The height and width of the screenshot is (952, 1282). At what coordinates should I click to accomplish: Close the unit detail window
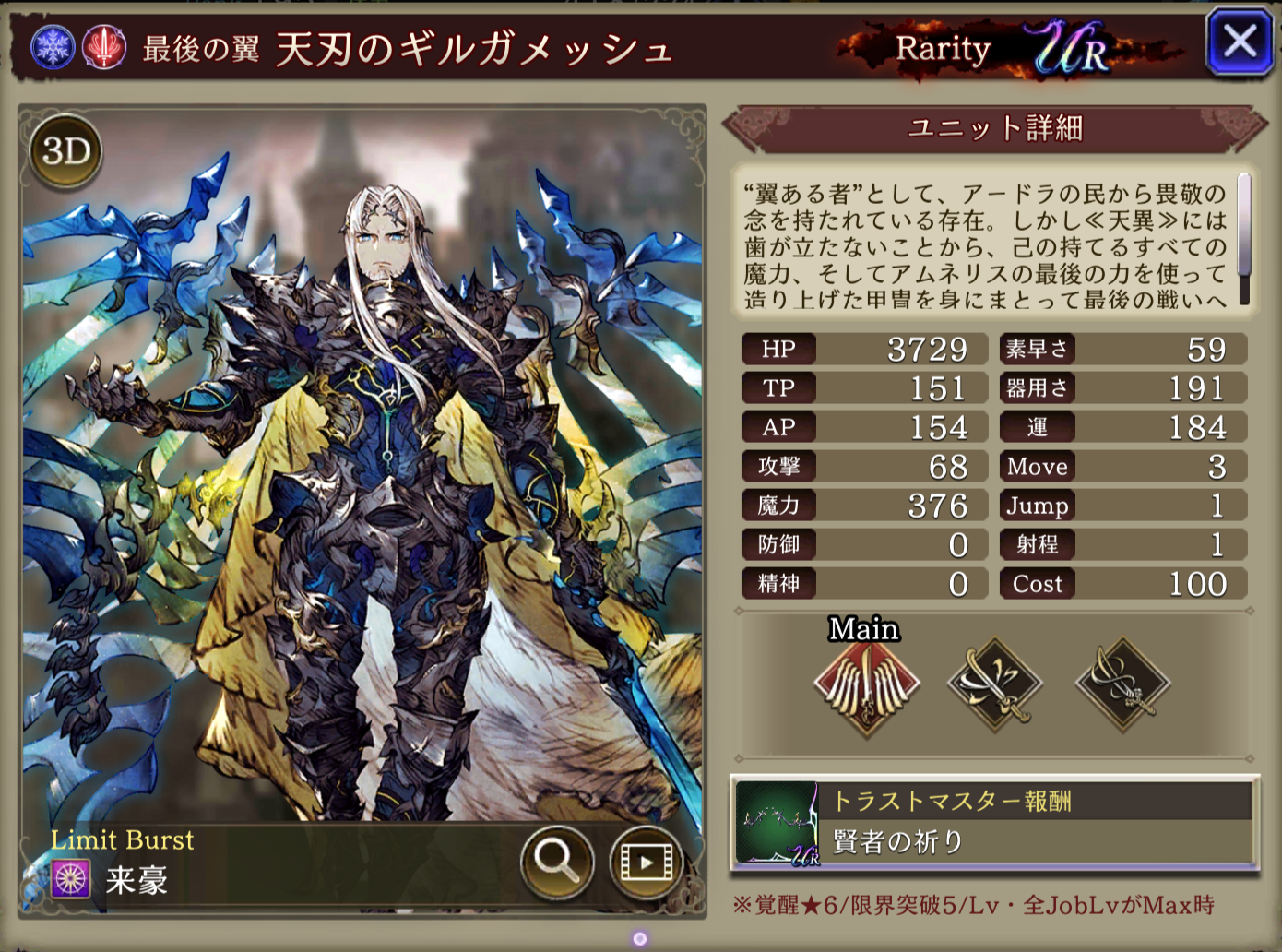(1239, 42)
